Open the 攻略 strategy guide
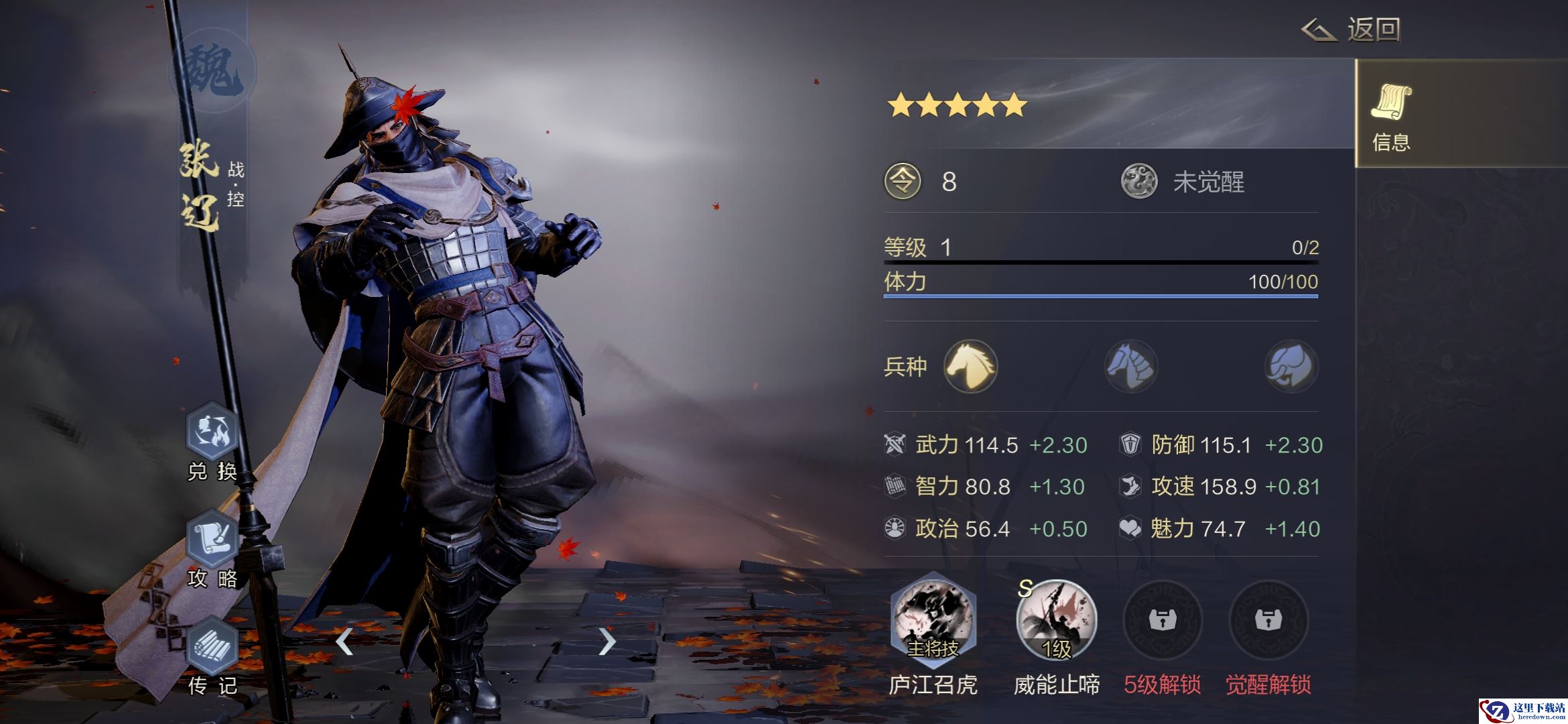 pyautogui.click(x=212, y=538)
